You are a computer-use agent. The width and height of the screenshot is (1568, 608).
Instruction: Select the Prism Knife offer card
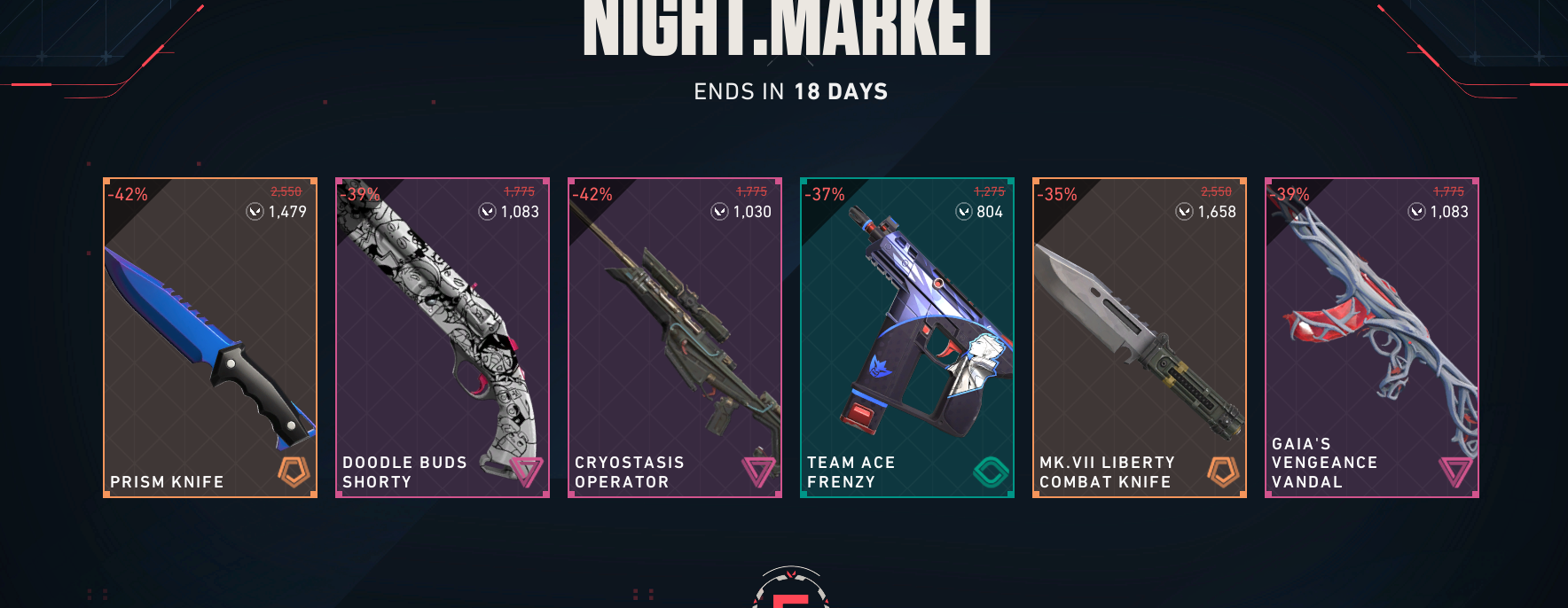[210, 338]
